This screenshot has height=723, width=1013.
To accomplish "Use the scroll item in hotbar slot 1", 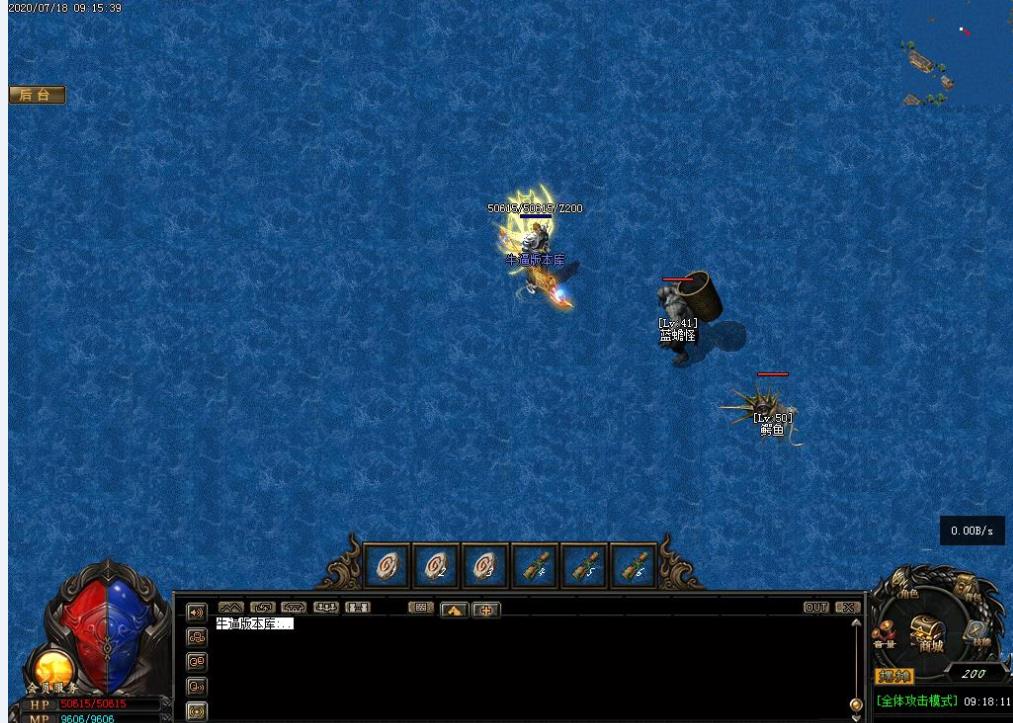I will tap(386, 567).
